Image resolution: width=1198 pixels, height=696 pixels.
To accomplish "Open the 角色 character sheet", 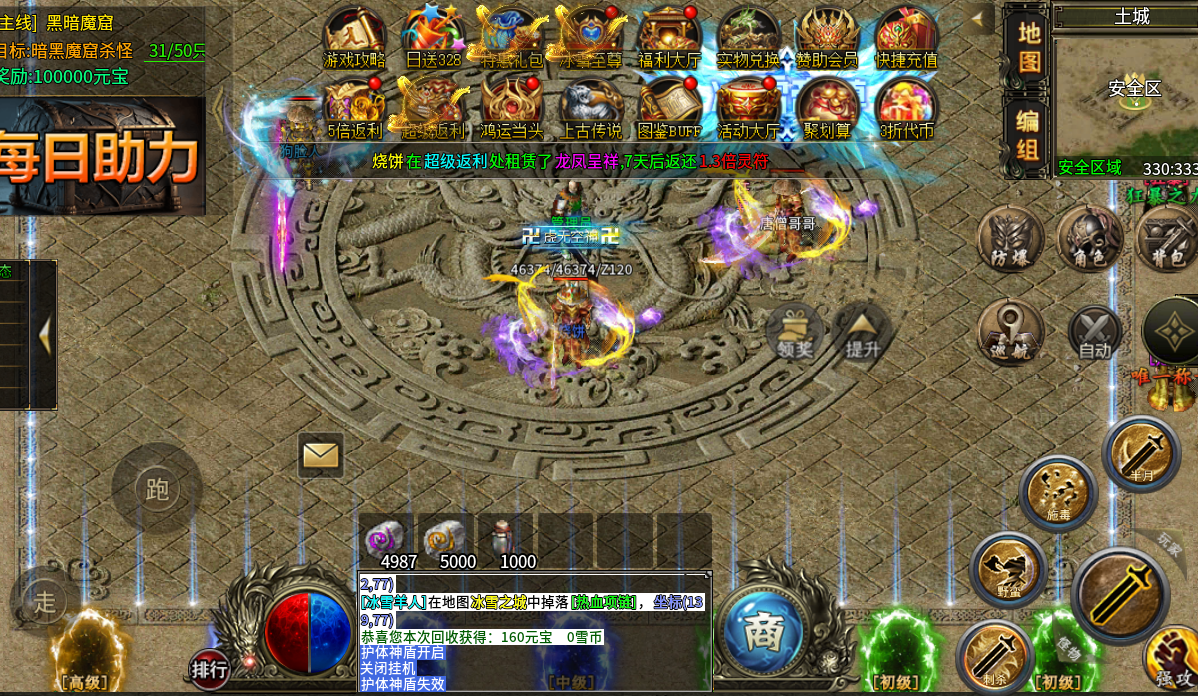I will point(1089,238).
